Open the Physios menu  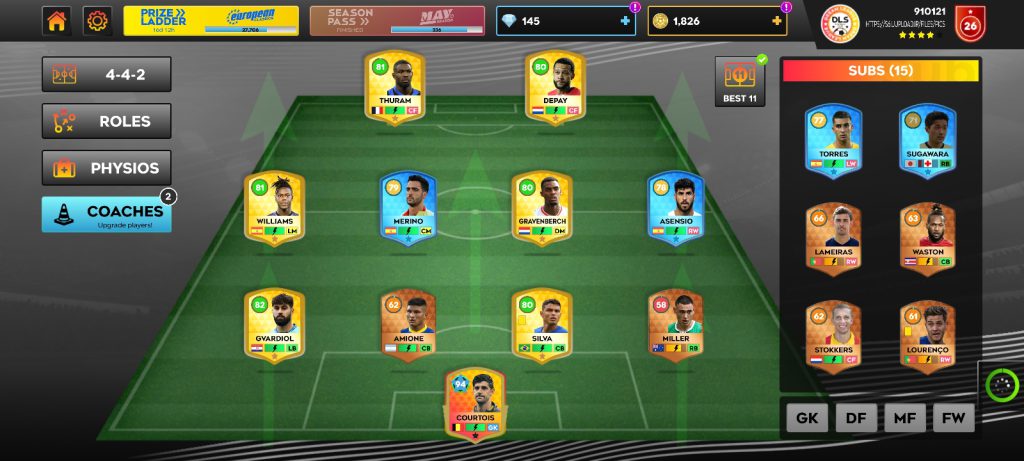click(106, 168)
